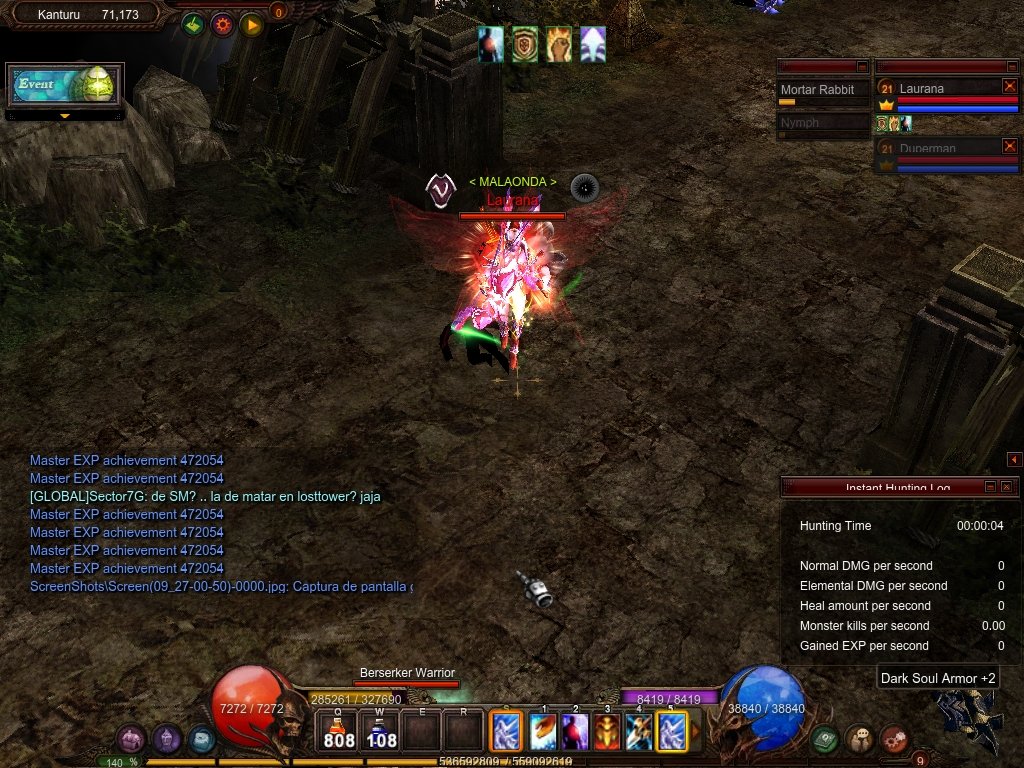
Task: Close the Instant Hunting Log window
Action: pyautogui.click(x=1006, y=486)
